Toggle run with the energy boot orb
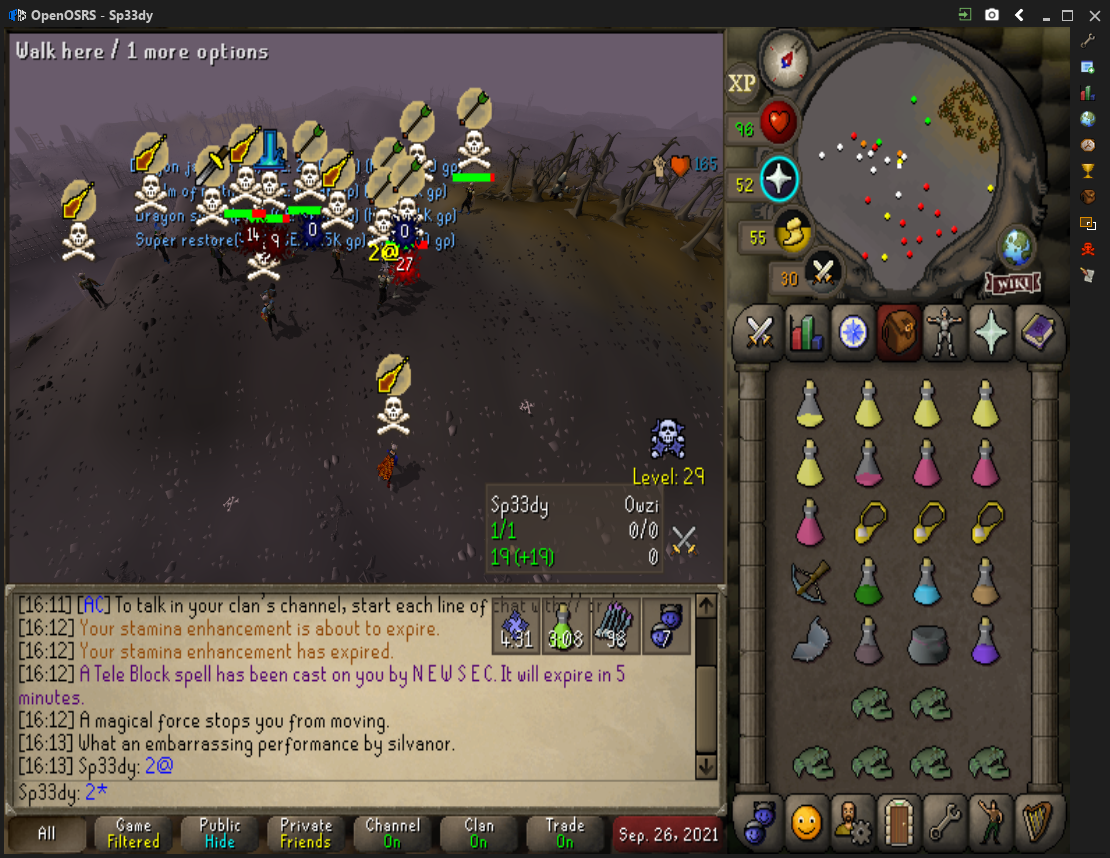Screen dimensions: 1110x858 pos(793,234)
